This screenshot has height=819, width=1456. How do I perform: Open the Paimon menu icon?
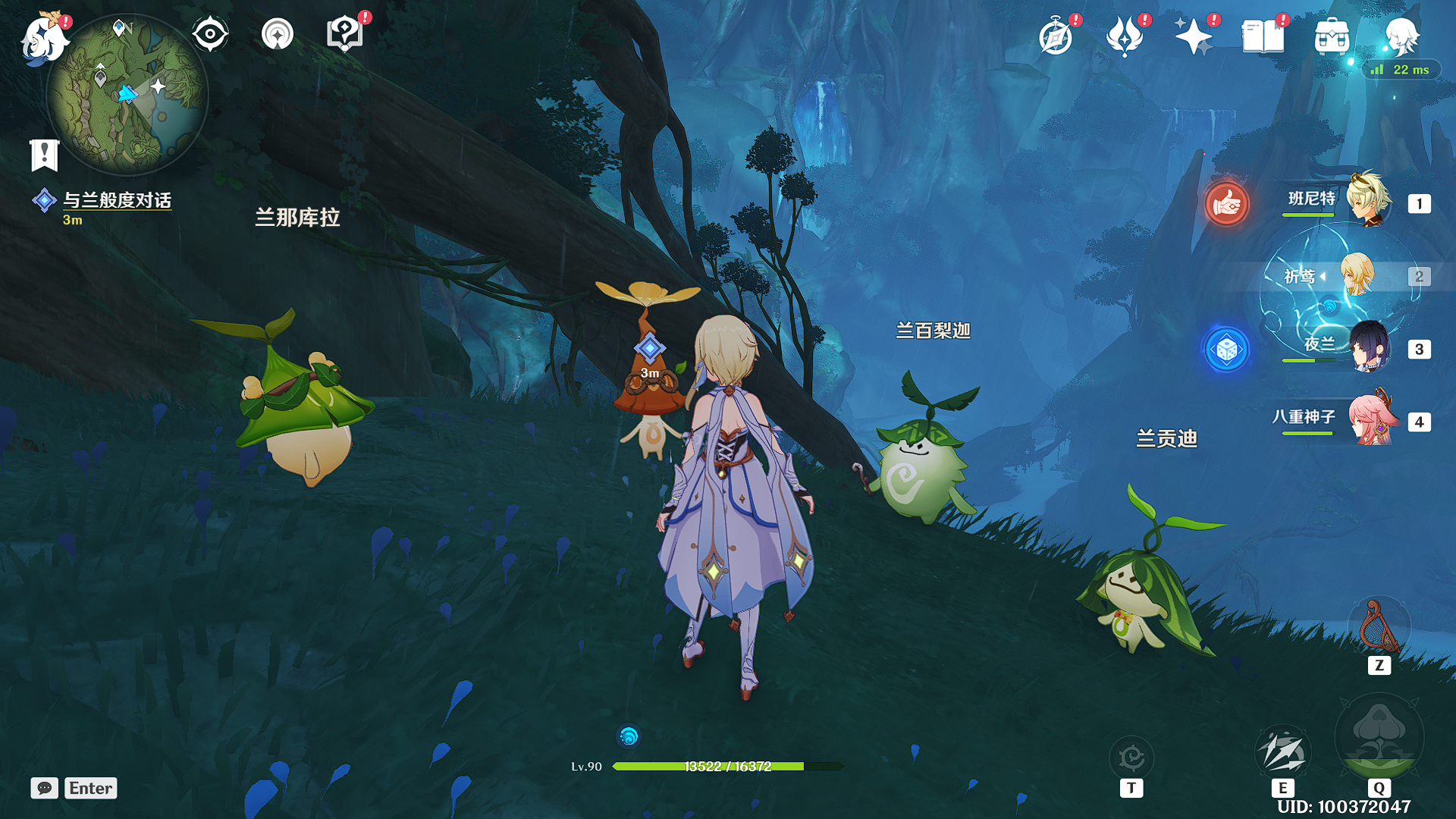coord(42,38)
